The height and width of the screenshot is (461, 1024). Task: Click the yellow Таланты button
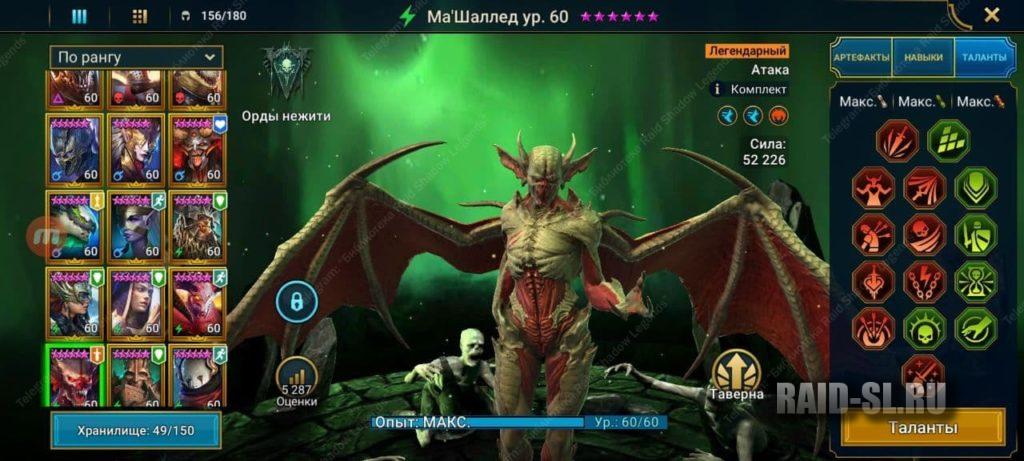(925, 428)
